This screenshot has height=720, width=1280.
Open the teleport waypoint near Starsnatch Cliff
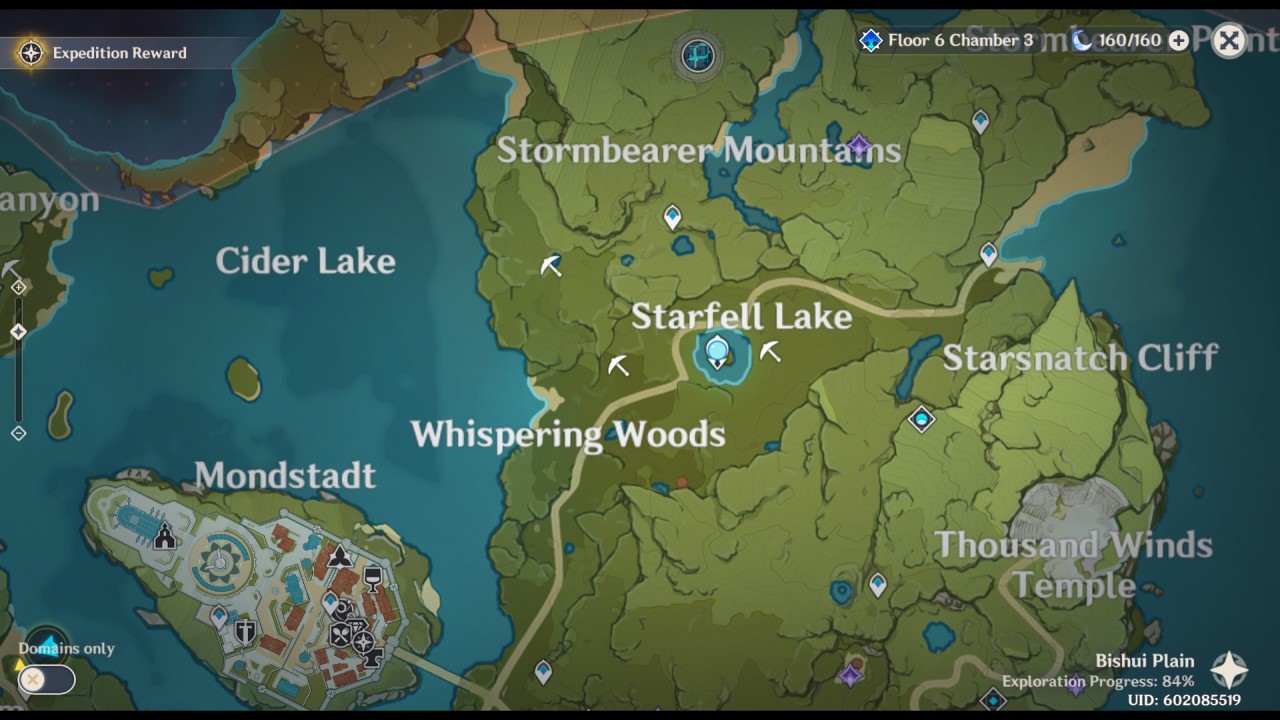pyautogui.click(x=990, y=255)
